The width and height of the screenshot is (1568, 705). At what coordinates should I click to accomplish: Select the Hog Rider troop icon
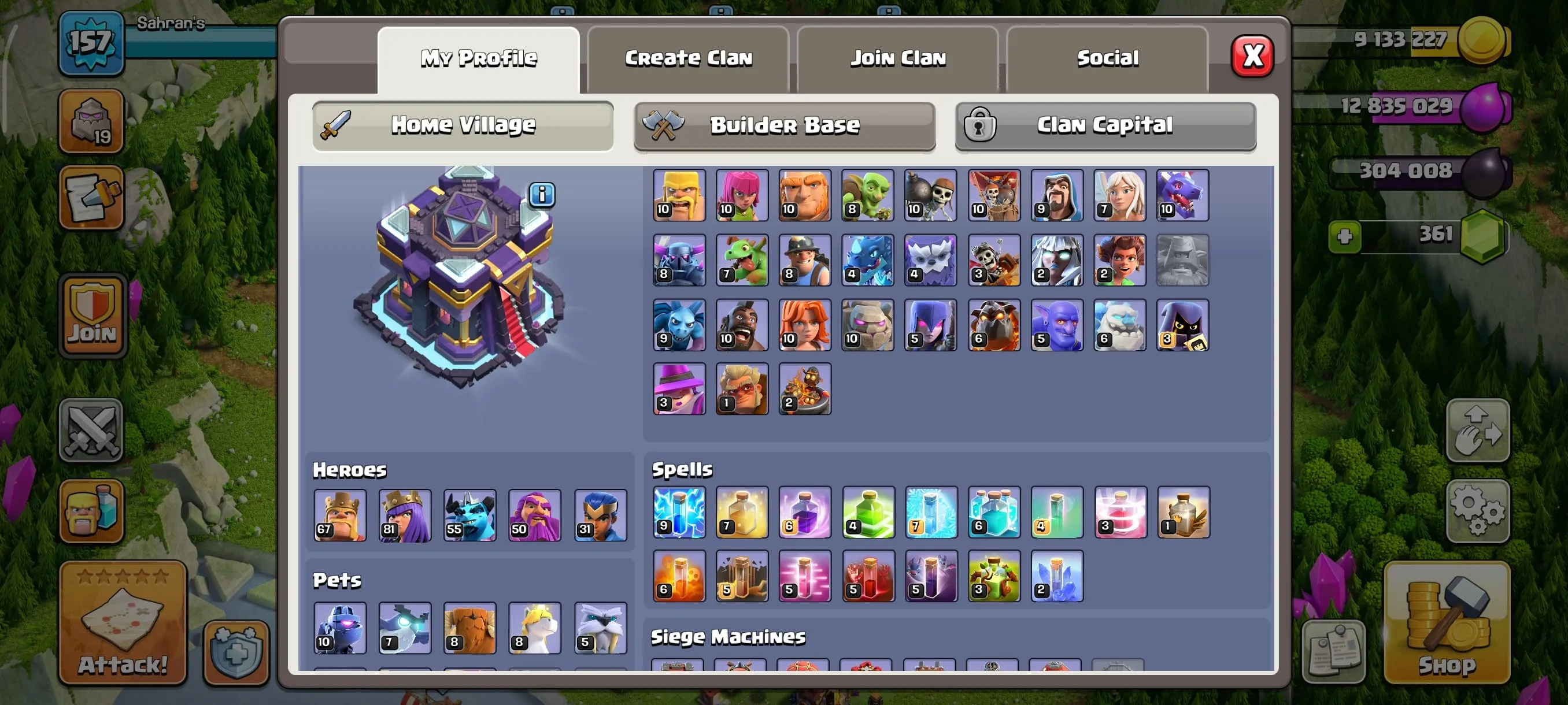pyautogui.click(x=741, y=324)
